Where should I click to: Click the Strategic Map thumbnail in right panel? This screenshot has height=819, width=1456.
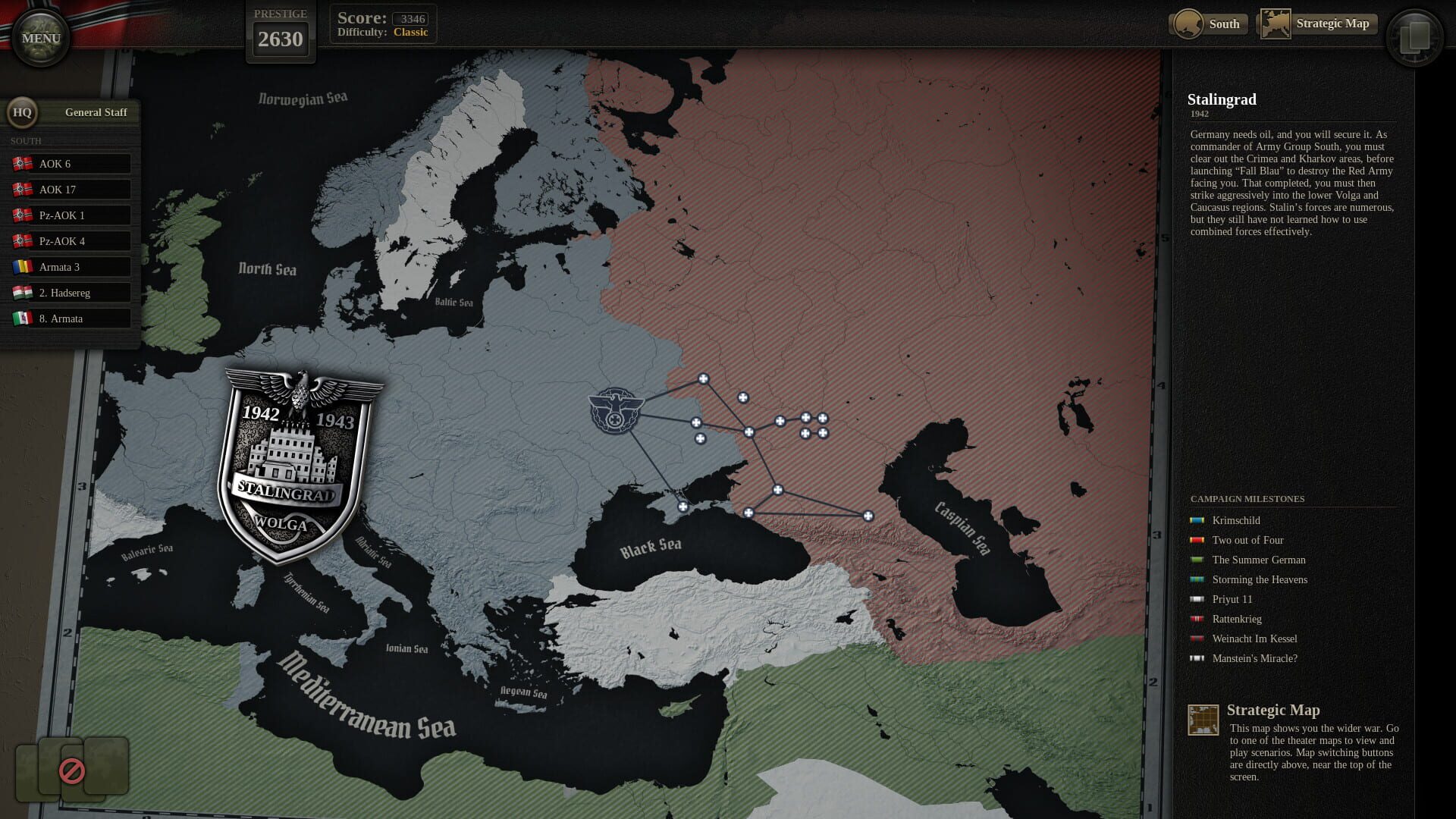click(1204, 720)
